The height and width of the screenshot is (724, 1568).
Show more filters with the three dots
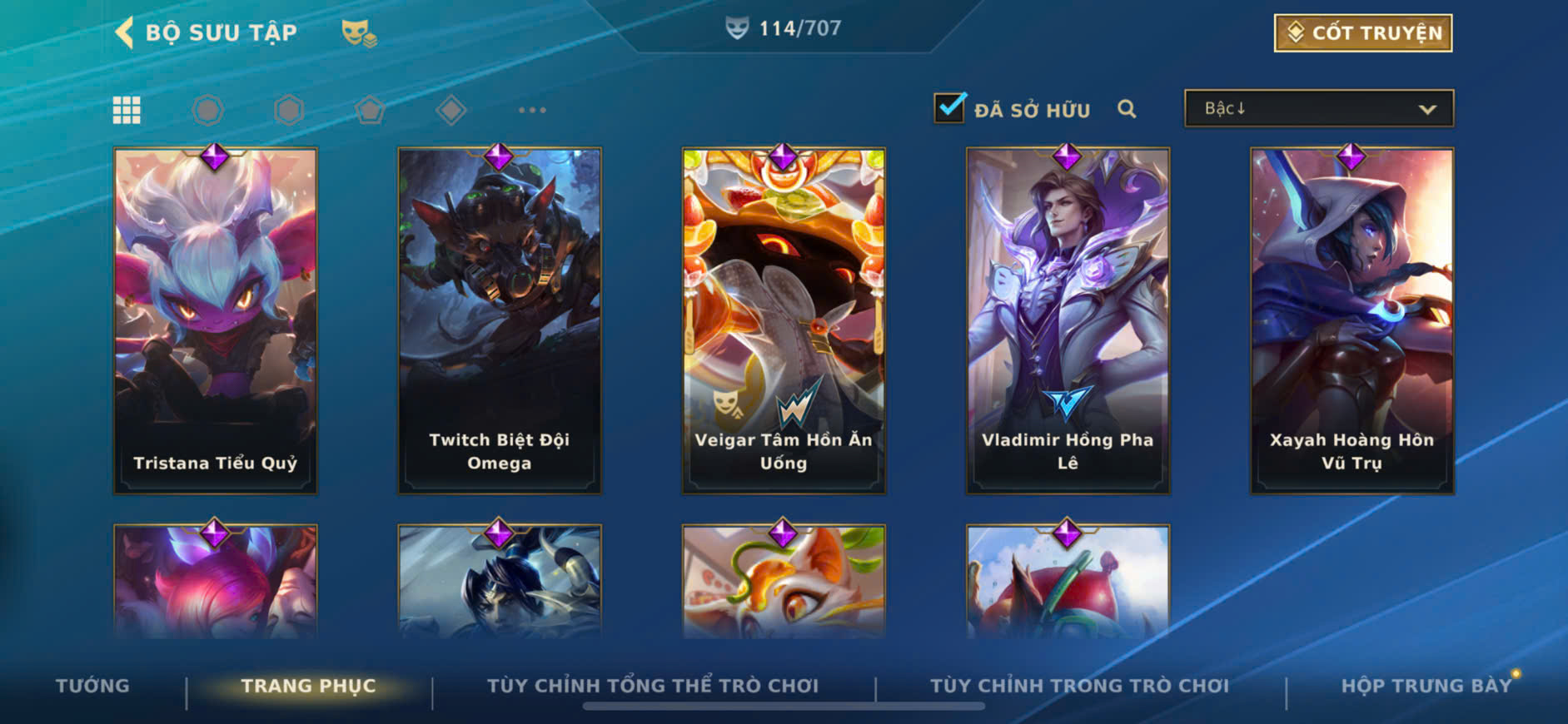tap(532, 110)
